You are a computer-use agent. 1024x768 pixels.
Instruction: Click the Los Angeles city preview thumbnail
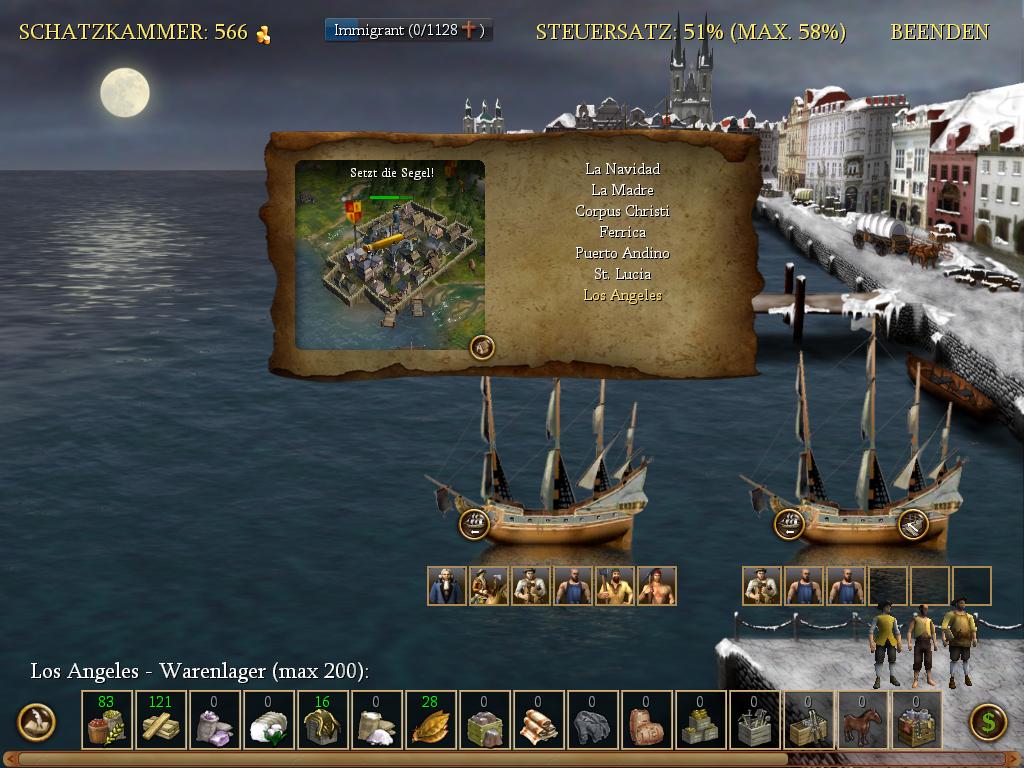click(390, 255)
